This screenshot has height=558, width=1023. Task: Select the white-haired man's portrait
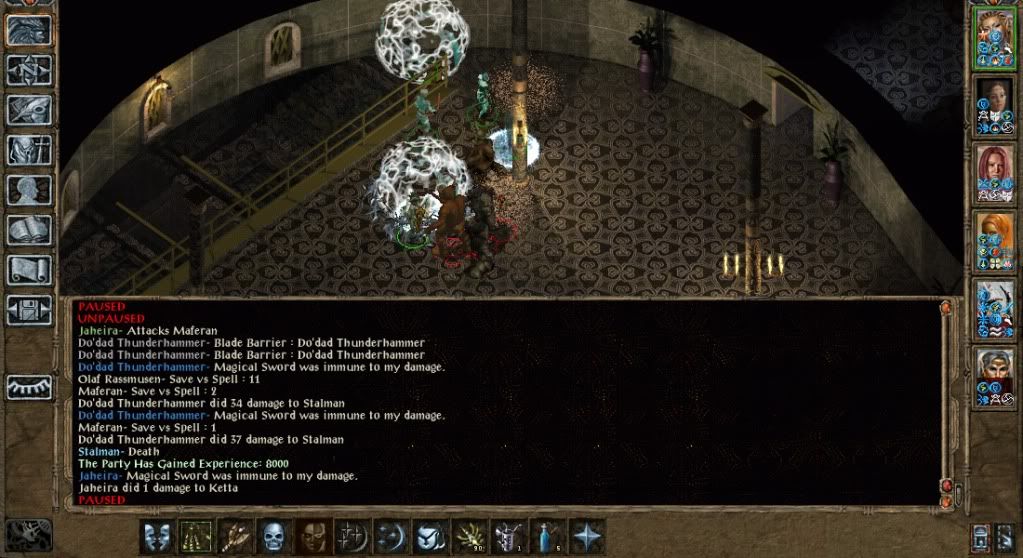point(995,377)
